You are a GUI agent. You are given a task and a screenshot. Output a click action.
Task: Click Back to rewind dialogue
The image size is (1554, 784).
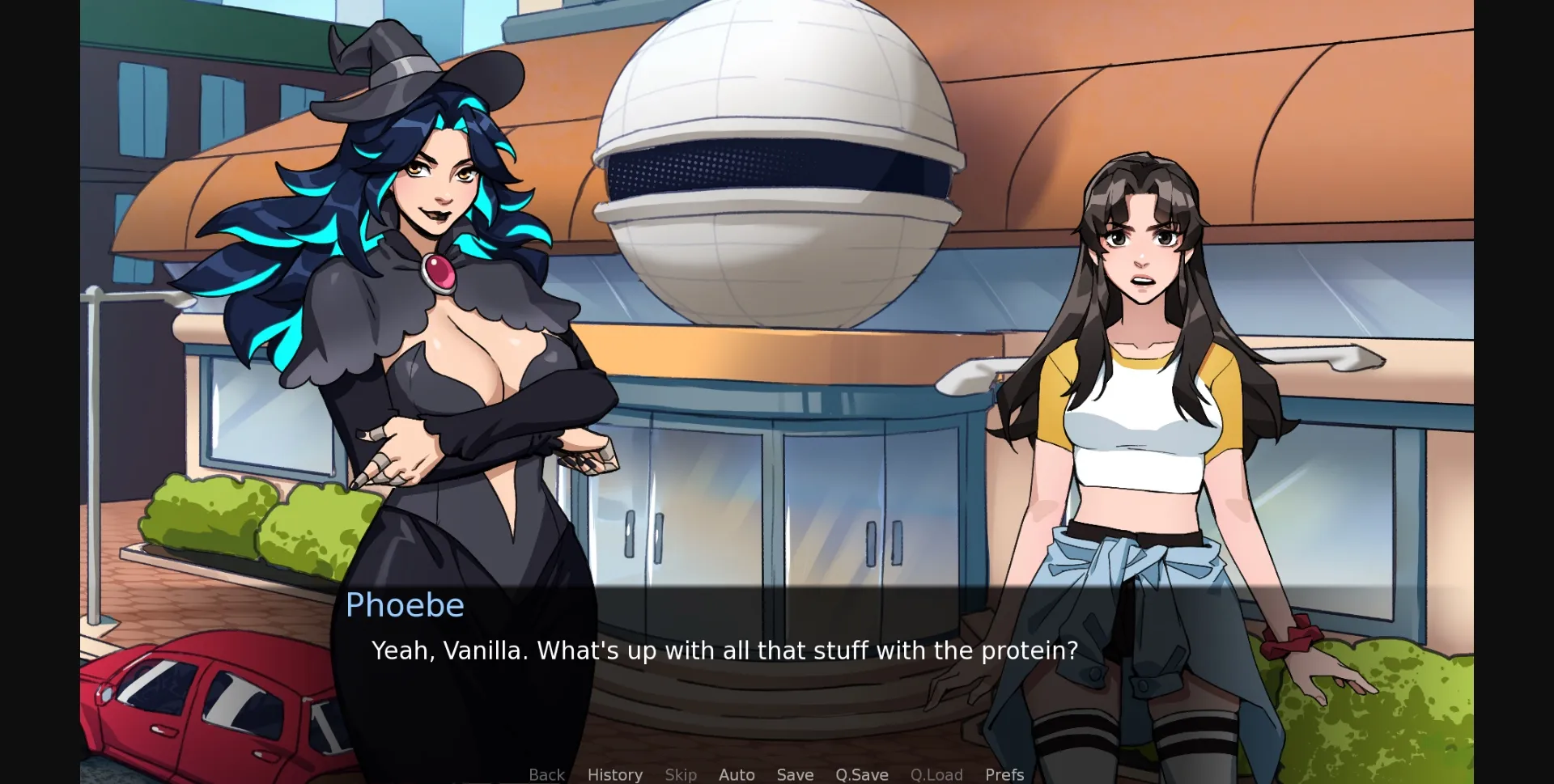coord(546,774)
